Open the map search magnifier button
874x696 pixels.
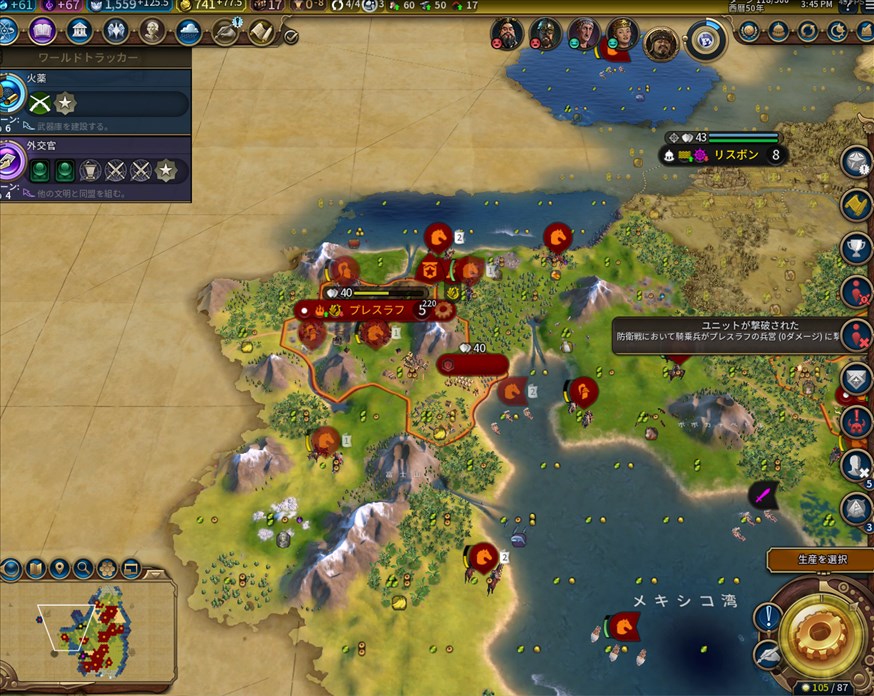tap(83, 569)
